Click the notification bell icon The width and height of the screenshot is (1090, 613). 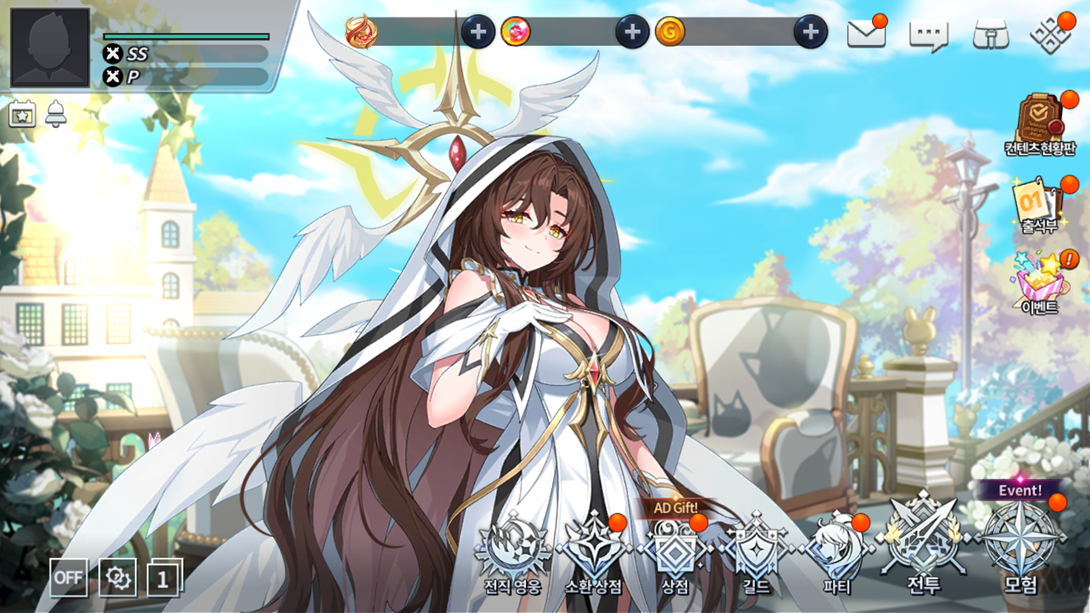pyautogui.click(x=55, y=114)
